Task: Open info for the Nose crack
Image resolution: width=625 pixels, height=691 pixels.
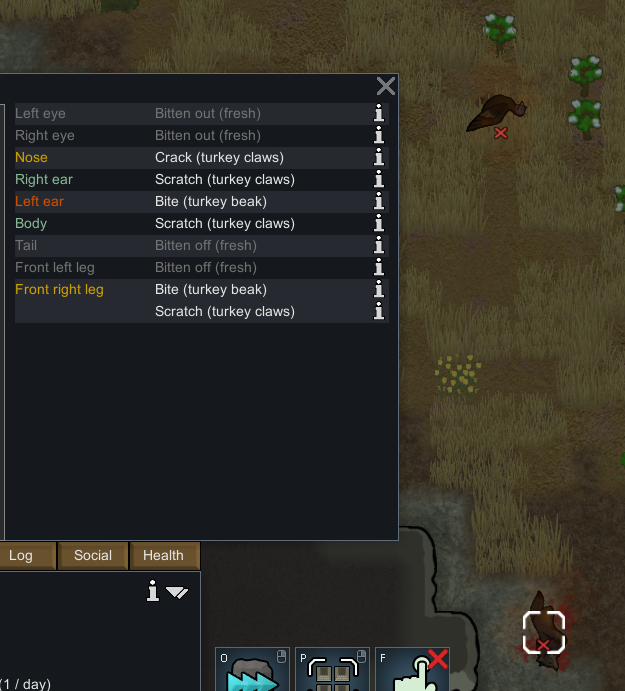Action: click(x=379, y=157)
